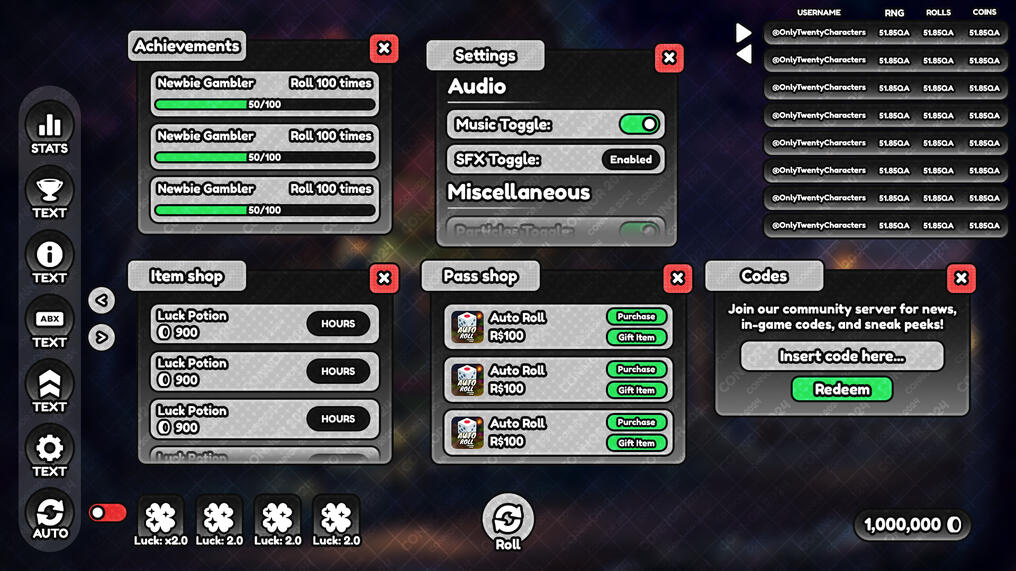Select the Luck x2.0 clover slot
The width and height of the screenshot is (1016, 571).
(161, 518)
